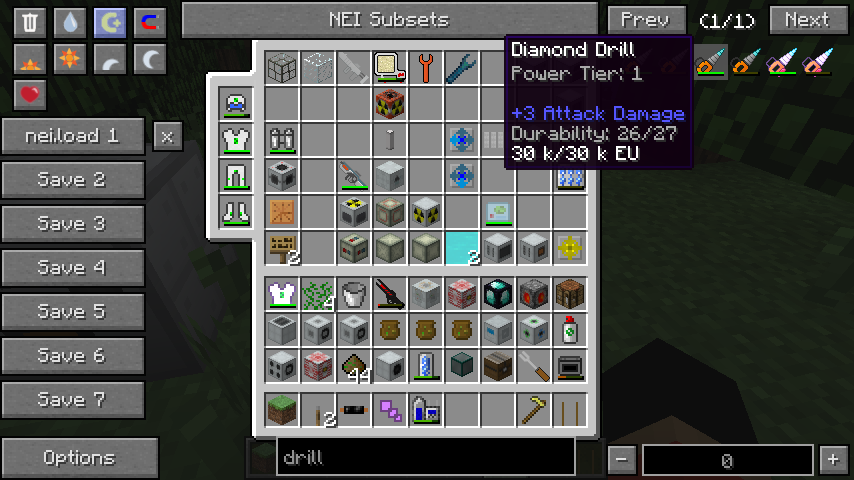Click the trash can delete button

(30, 23)
